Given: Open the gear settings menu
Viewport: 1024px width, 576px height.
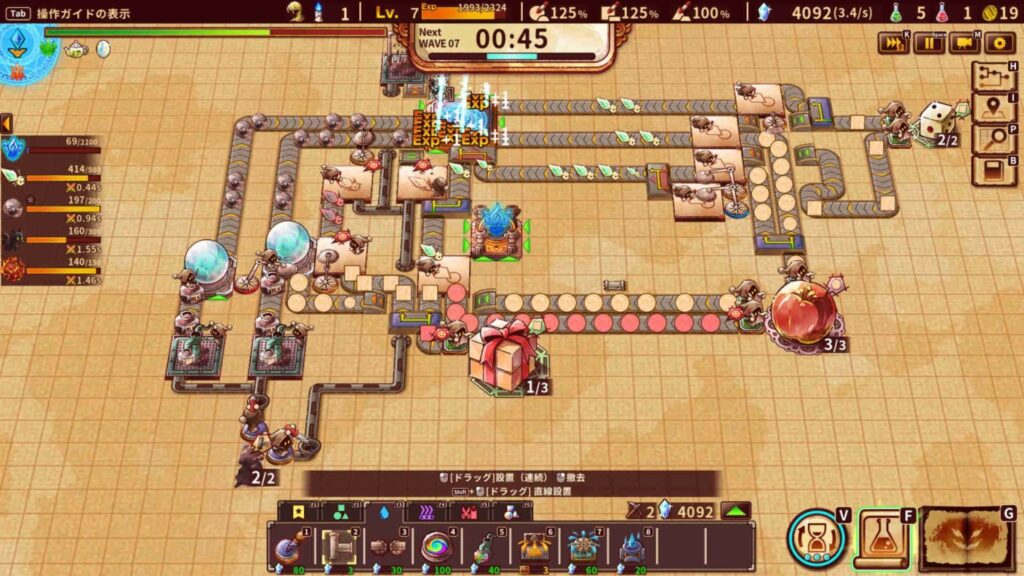Looking at the screenshot, I should tap(999, 43).
